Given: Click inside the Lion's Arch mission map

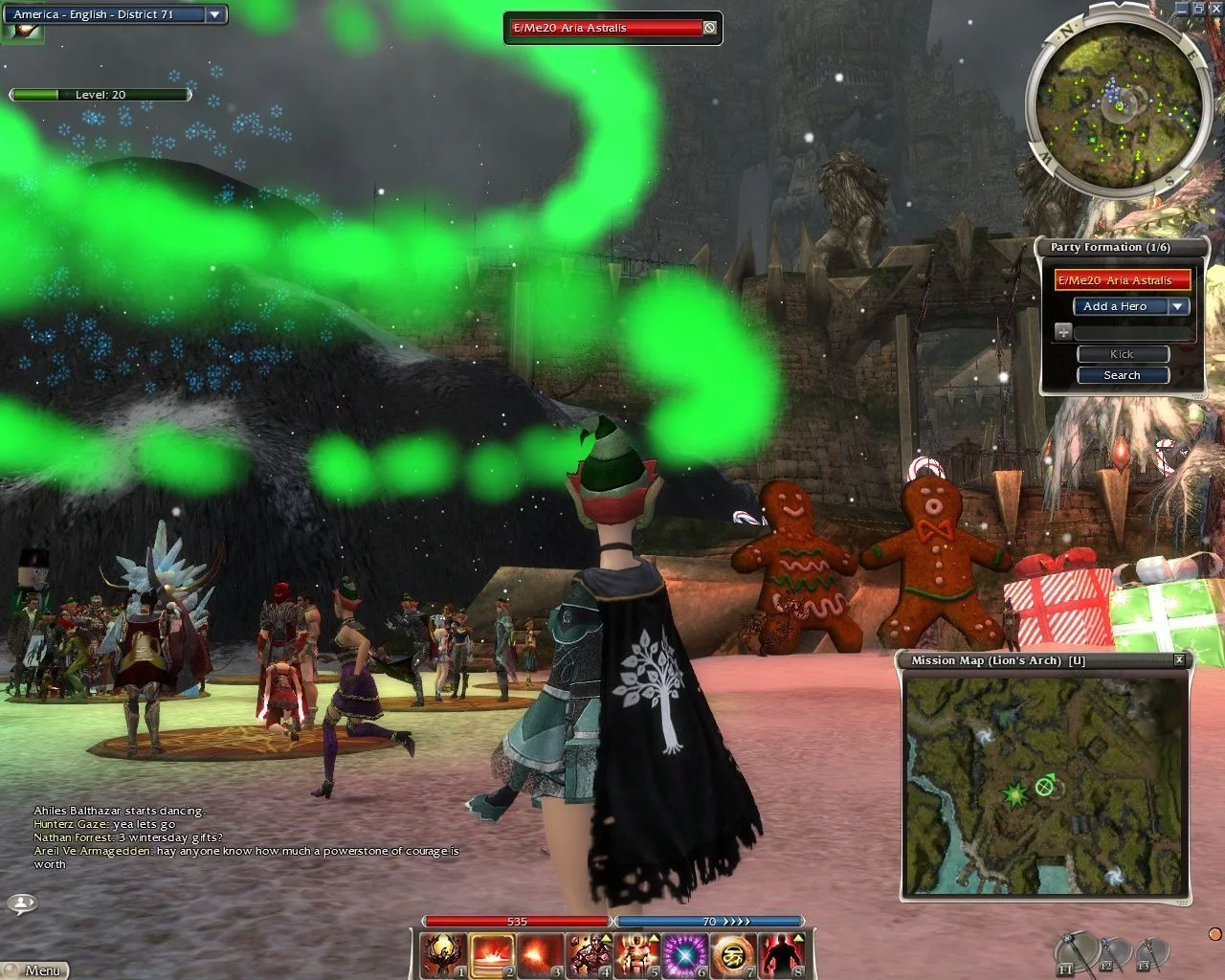Looking at the screenshot, I should click(x=1045, y=785).
